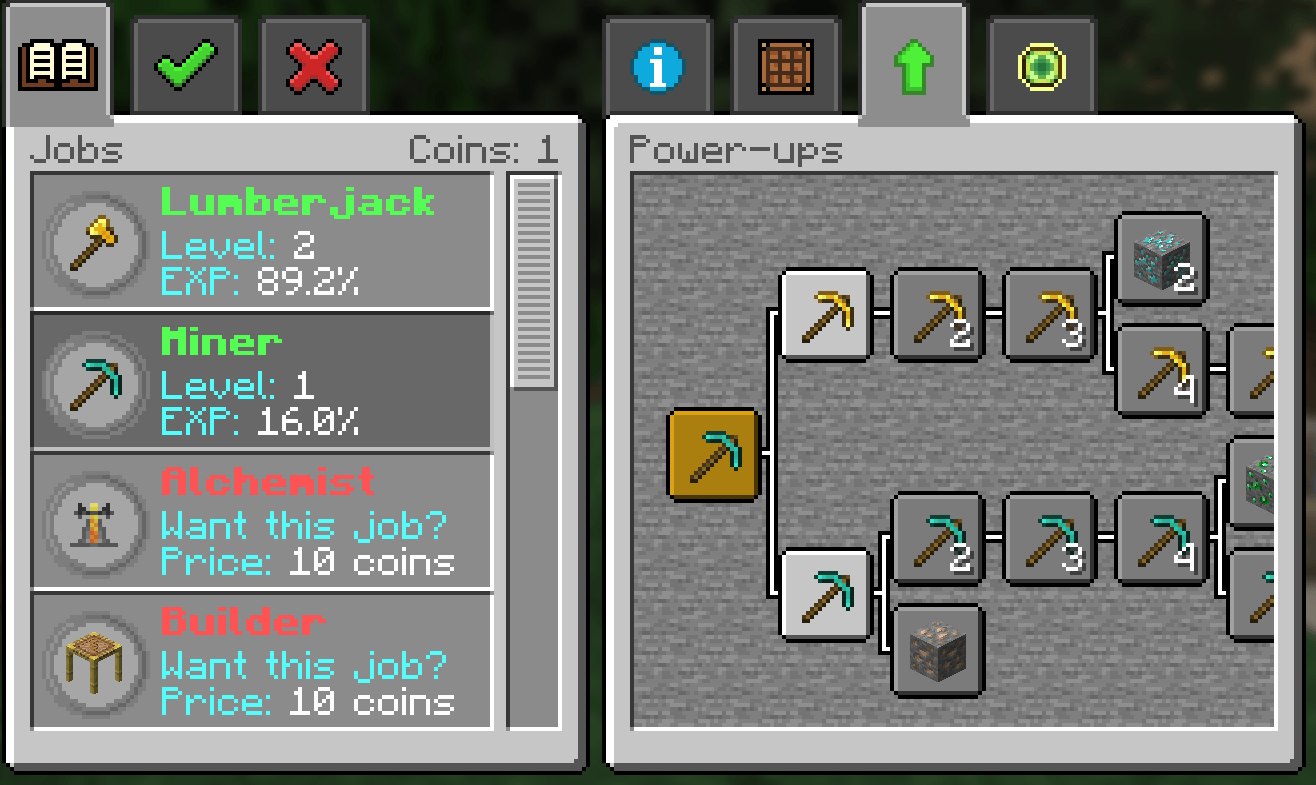Click the red X icon
The width and height of the screenshot is (1316, 785).
coord(312,63)
